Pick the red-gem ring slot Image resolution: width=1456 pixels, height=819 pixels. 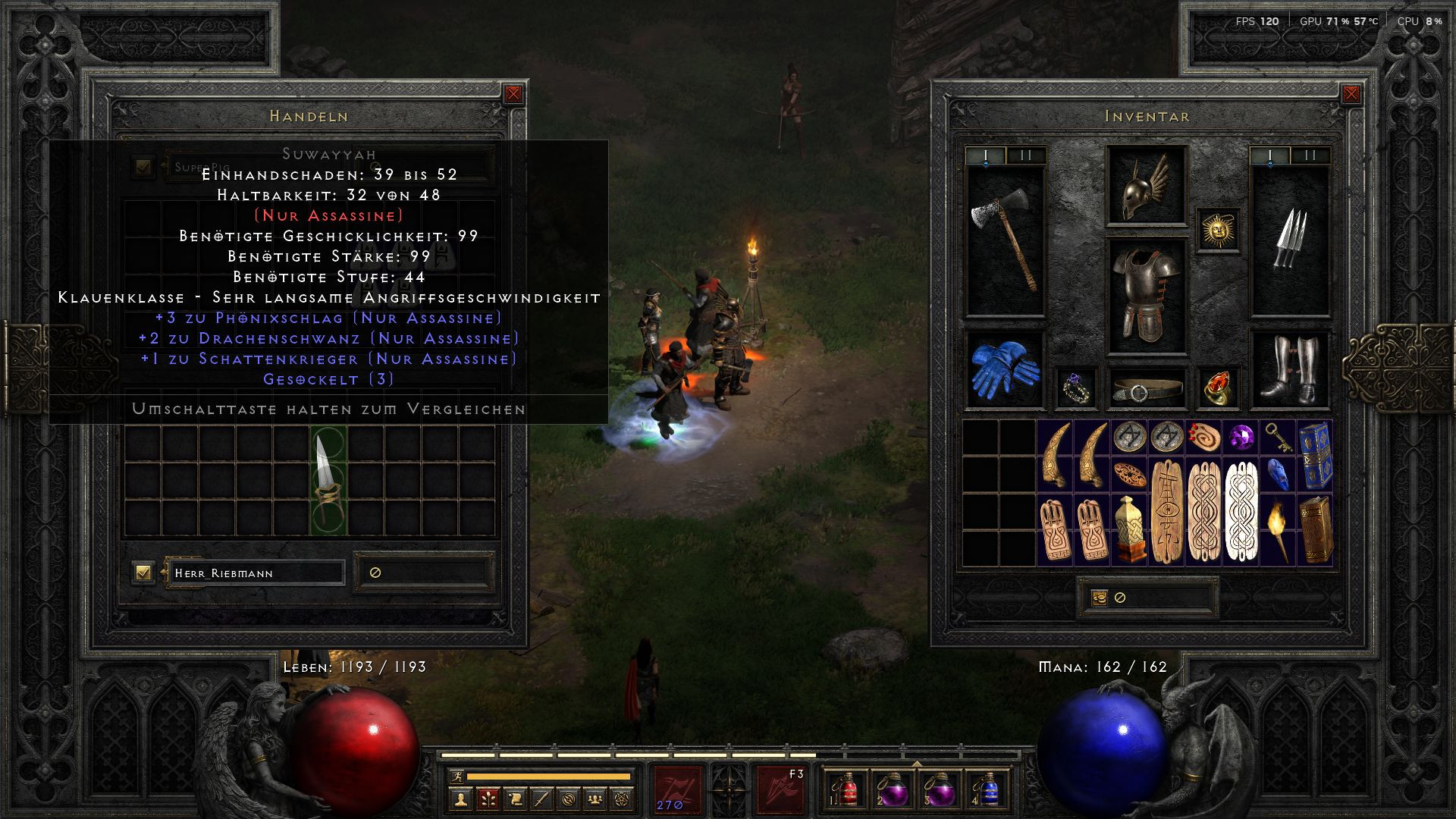point(1218,388)
